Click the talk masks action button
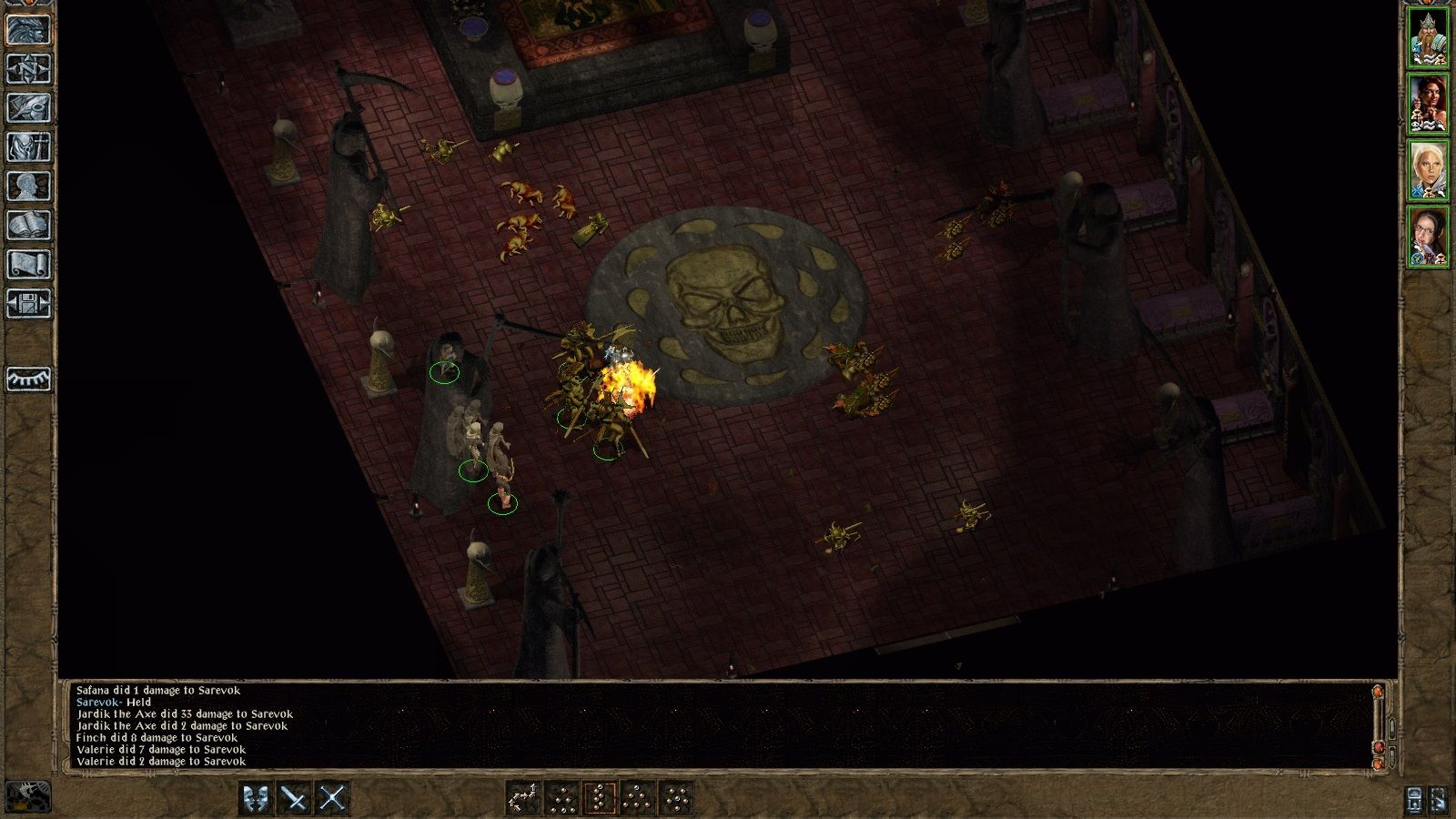This screenshot has width=1456, height=819. 257,798
